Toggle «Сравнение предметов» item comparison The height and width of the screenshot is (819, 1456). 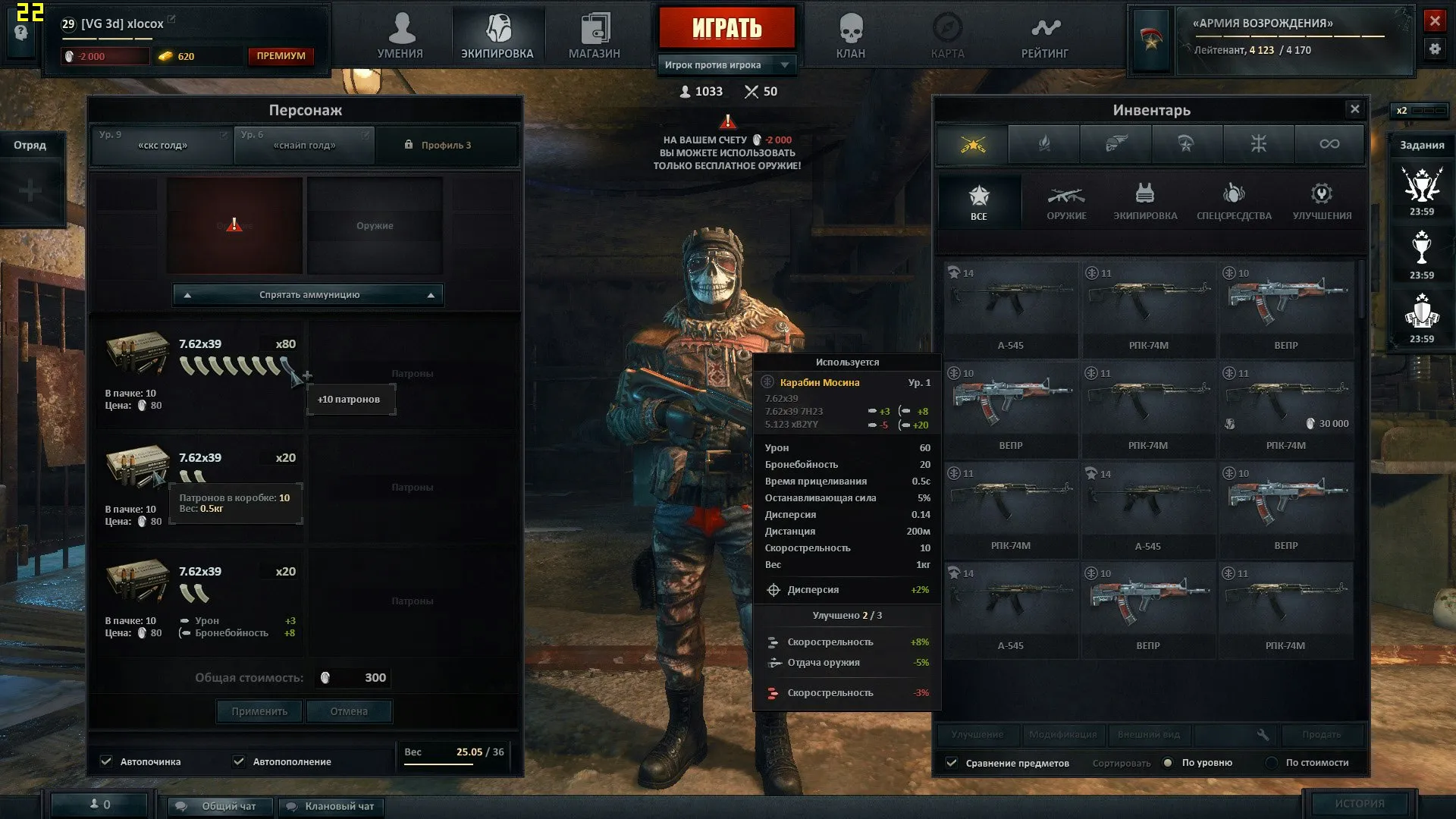tap(952, 763)
